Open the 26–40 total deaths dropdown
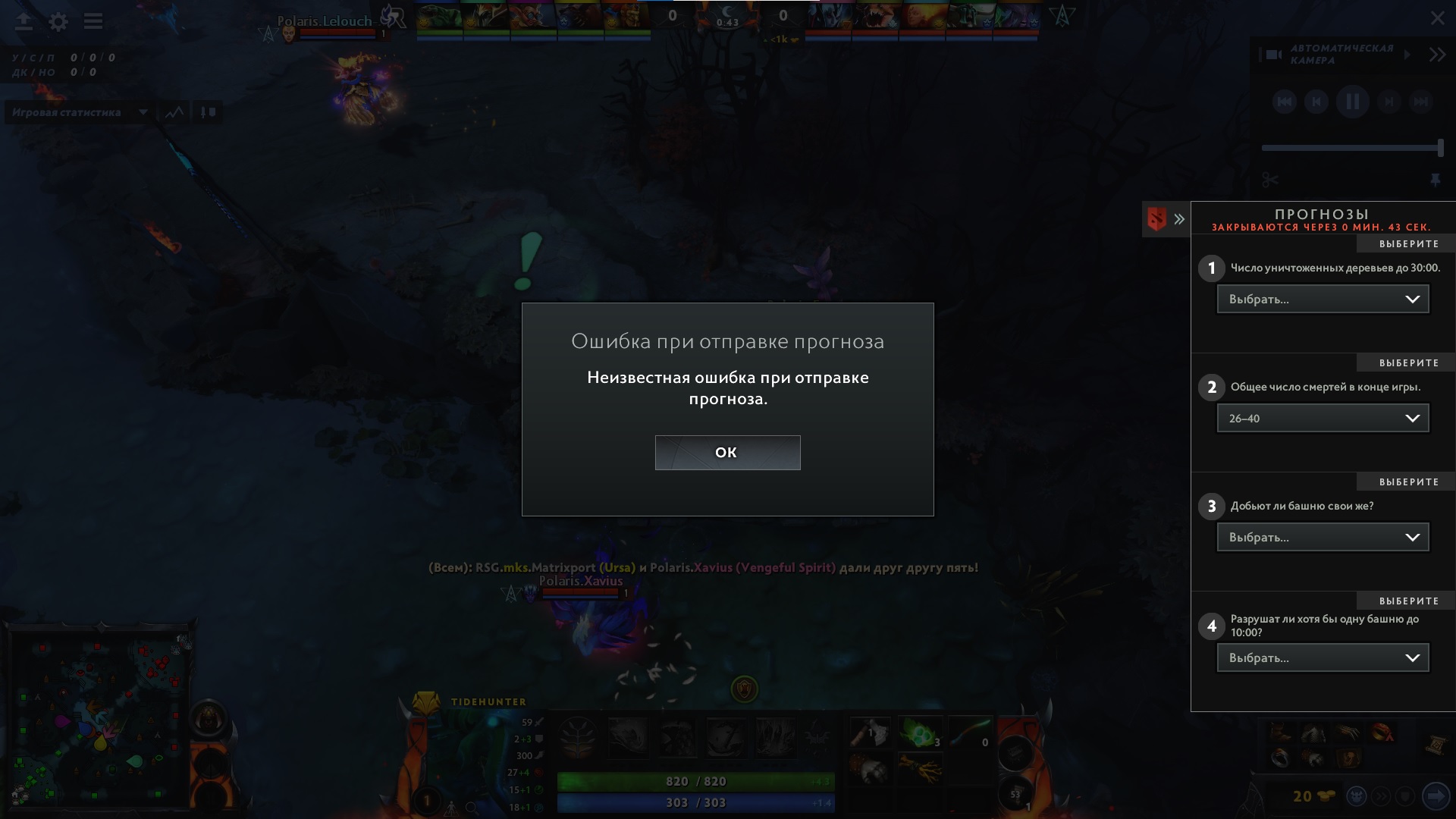1456x819 pixels. click(x=1323, y=418)
